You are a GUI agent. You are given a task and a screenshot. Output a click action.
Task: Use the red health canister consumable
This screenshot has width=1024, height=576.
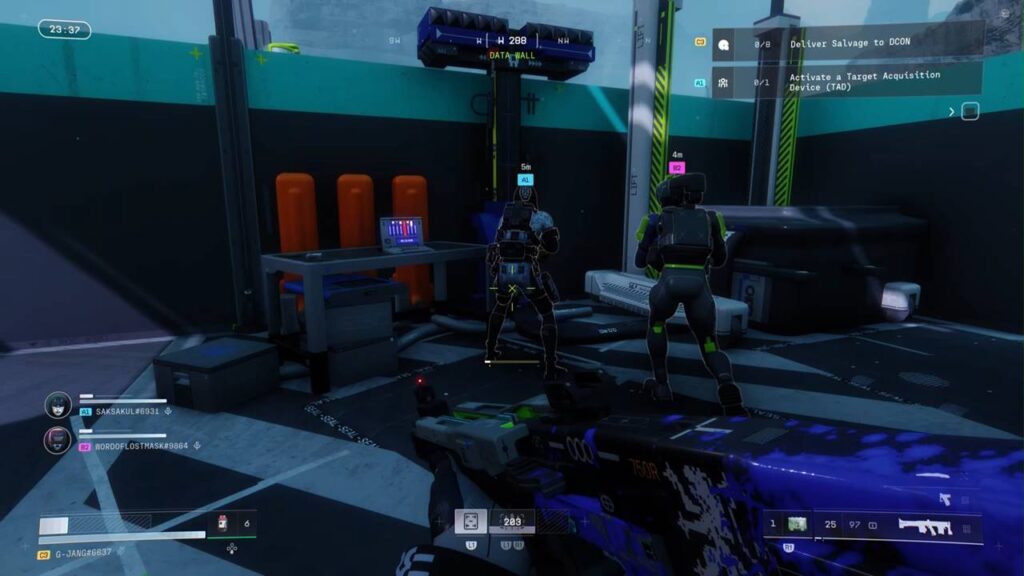[x=223, y=522]
